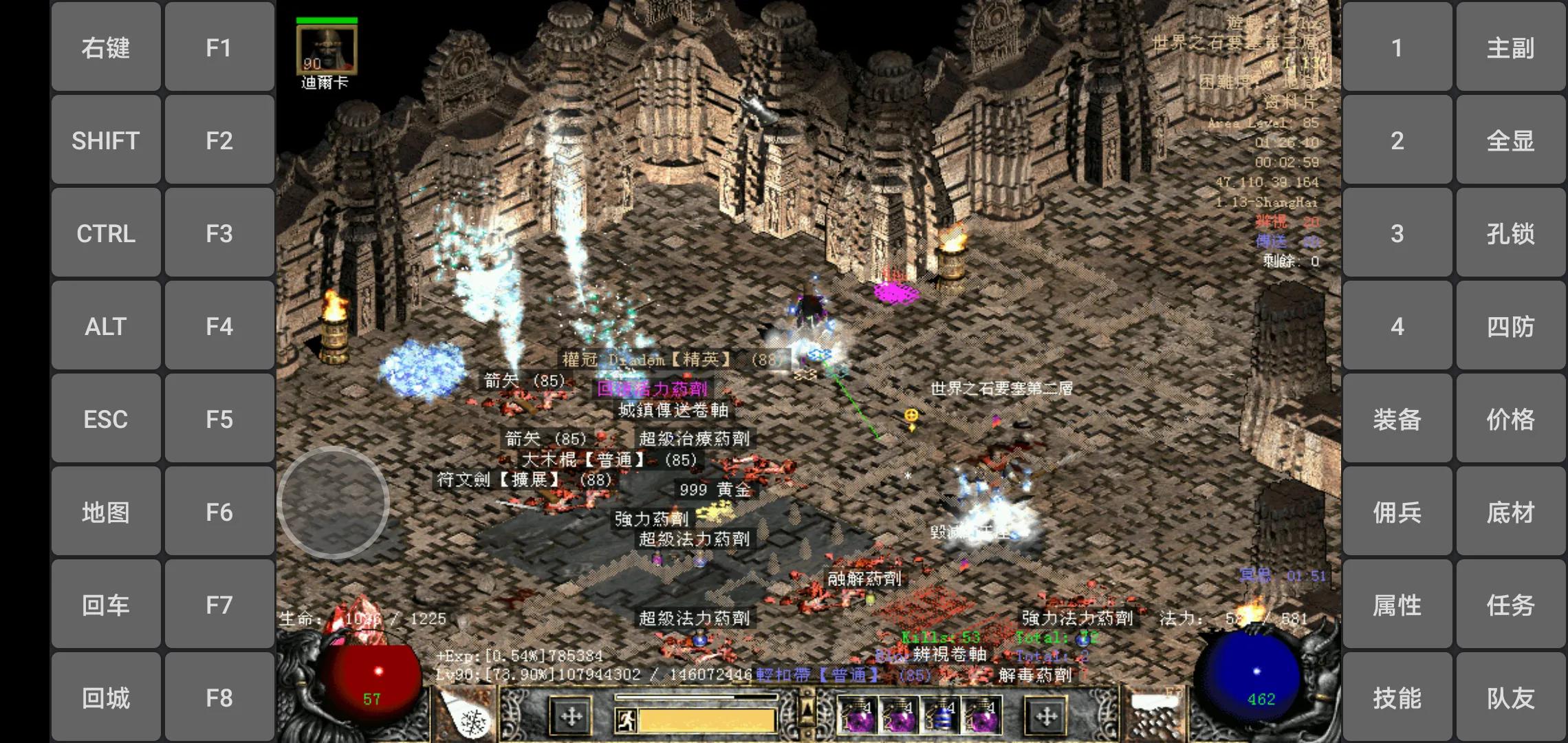Show party members with 队友

click(1510, 698)
